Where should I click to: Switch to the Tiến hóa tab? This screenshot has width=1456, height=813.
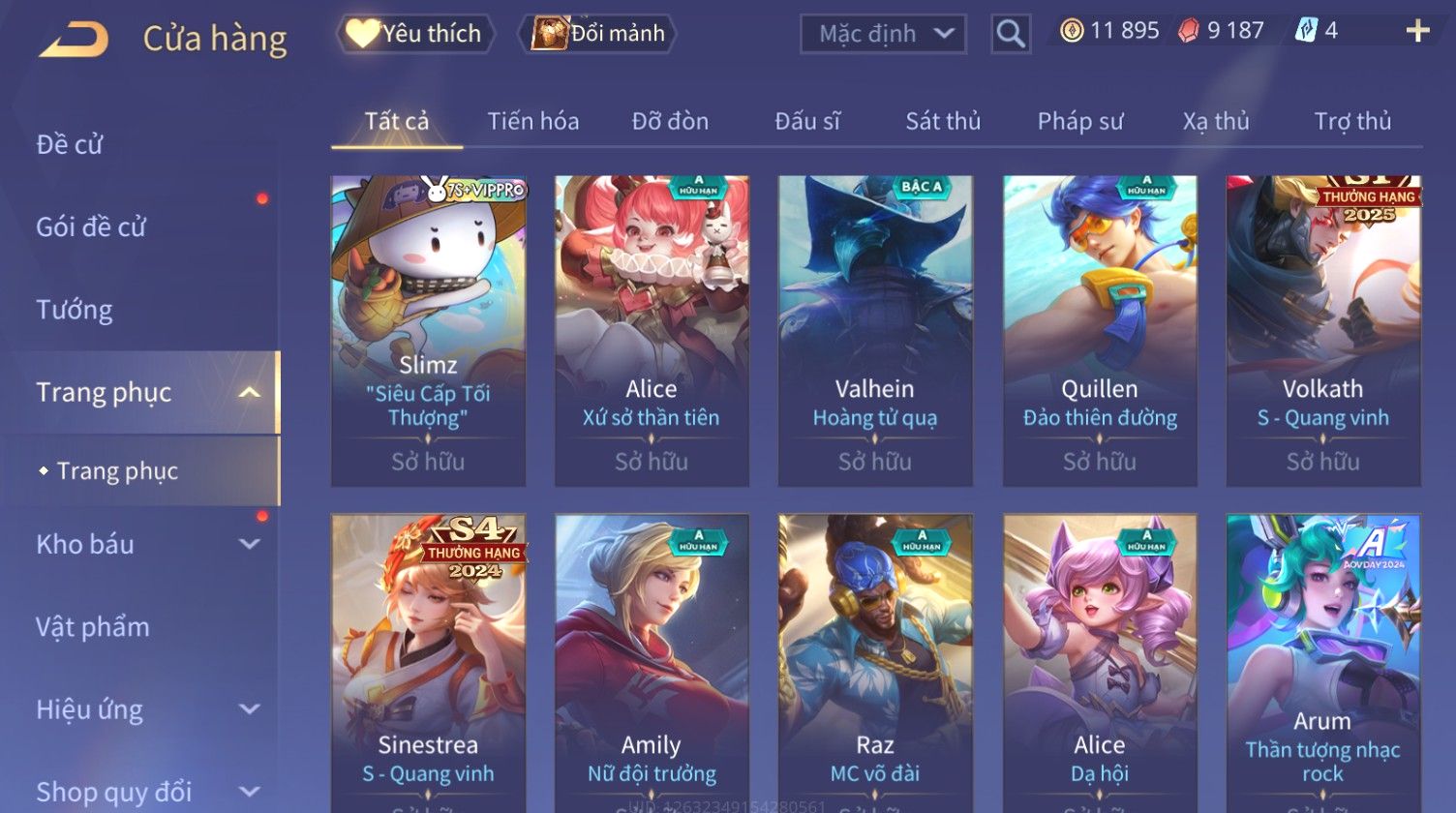532,121
